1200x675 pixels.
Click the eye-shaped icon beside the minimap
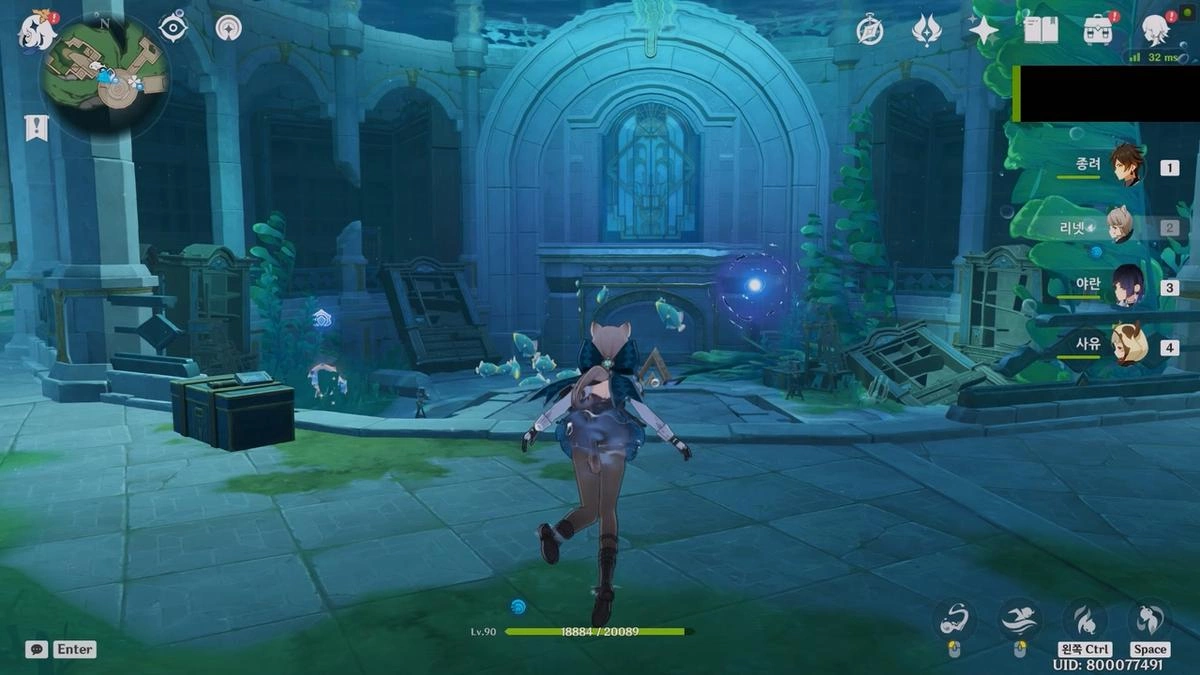(x=174, y=27)
